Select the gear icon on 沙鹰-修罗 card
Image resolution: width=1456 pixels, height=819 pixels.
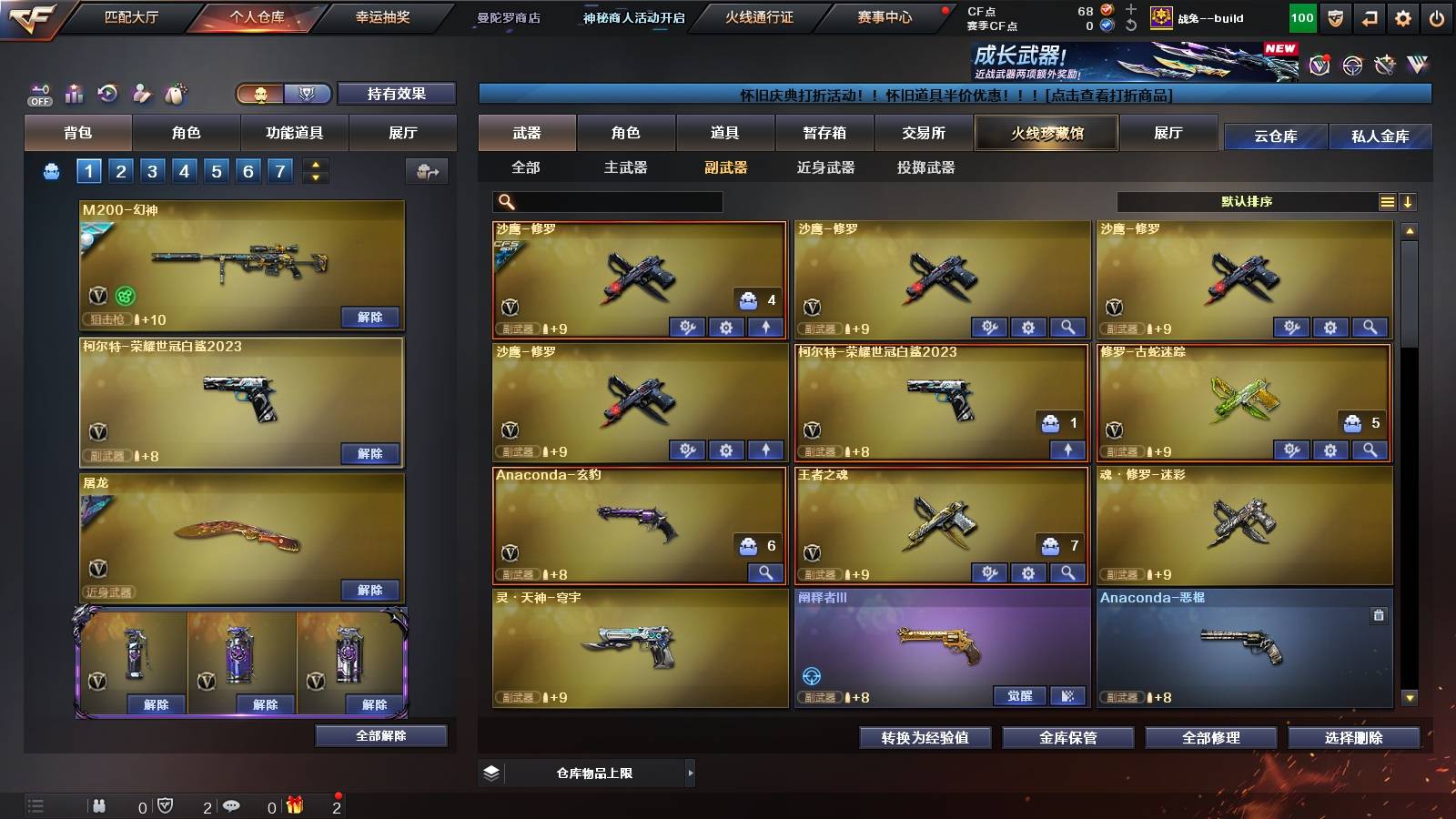[x=724, y=327]
